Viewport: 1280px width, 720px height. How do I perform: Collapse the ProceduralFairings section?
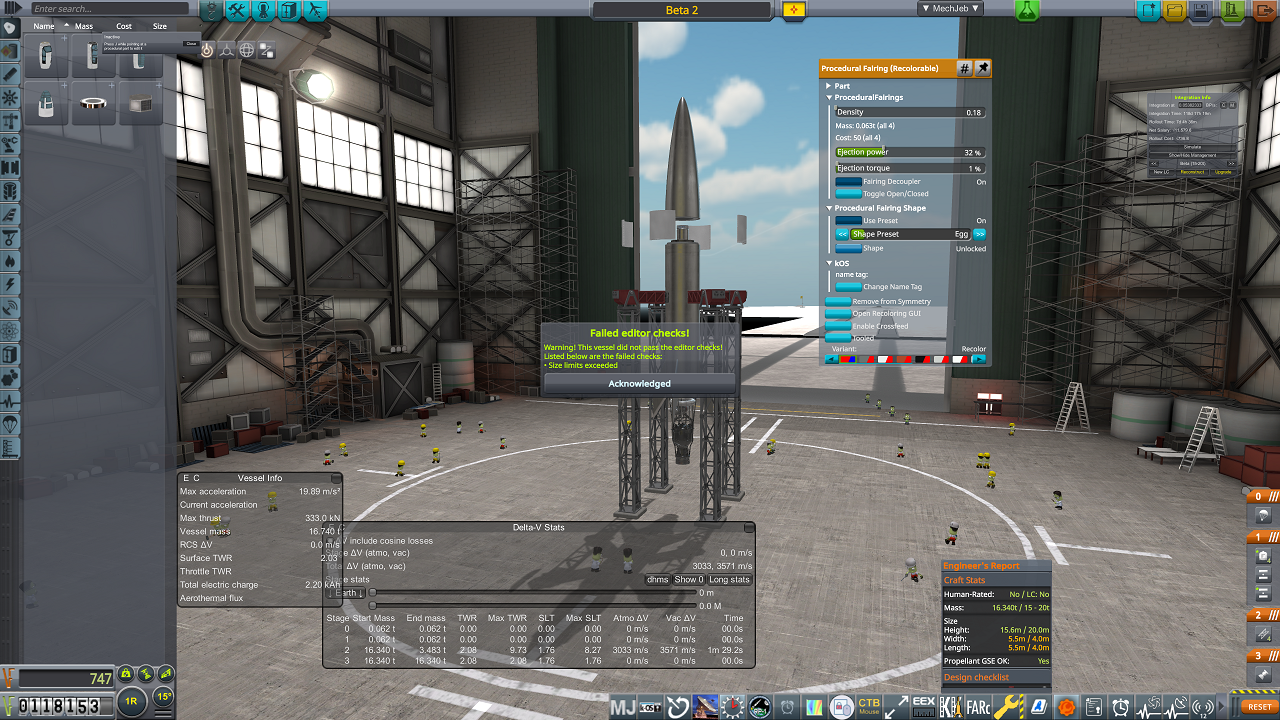(830, 99)
